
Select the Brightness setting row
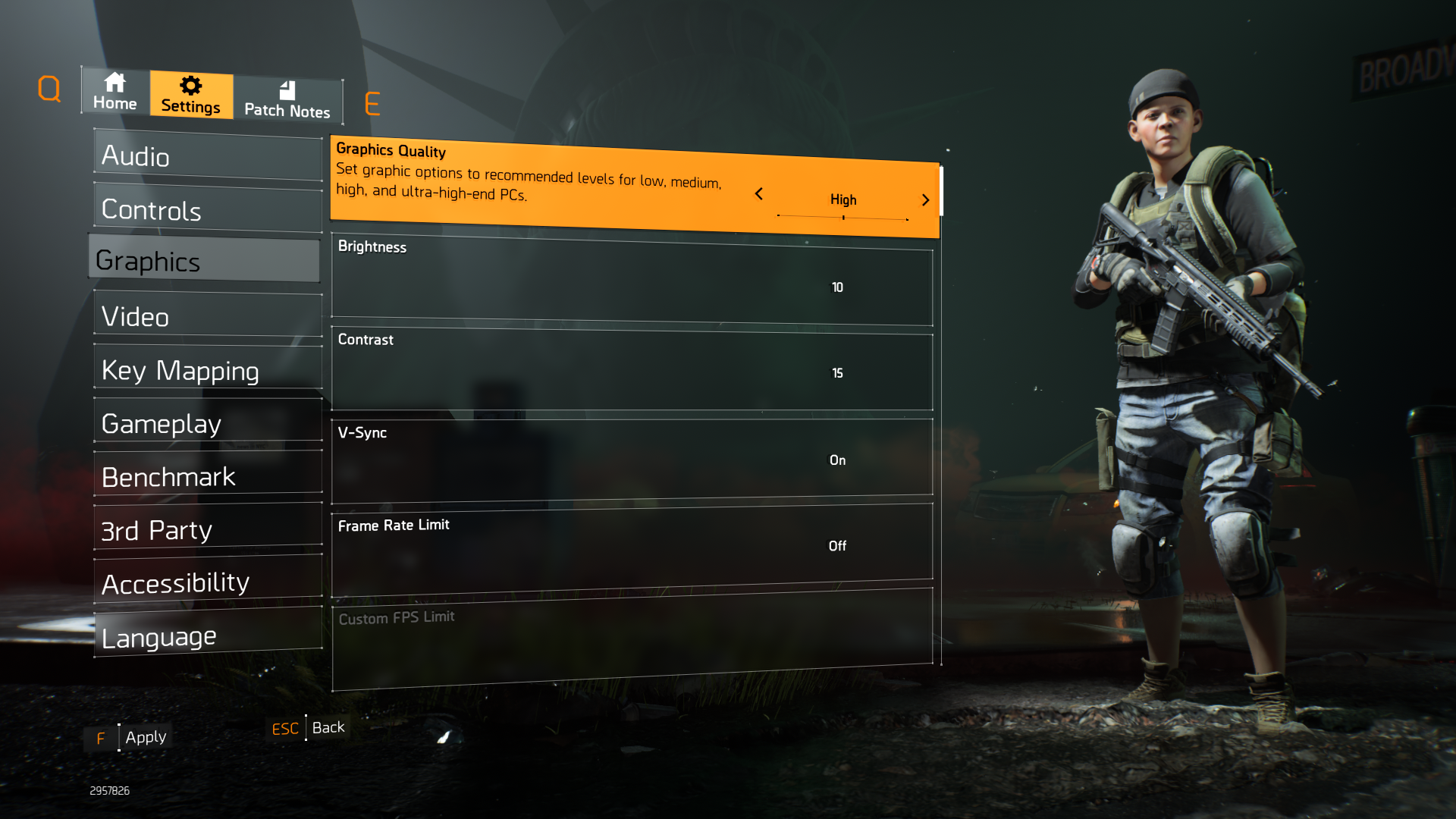632,279
